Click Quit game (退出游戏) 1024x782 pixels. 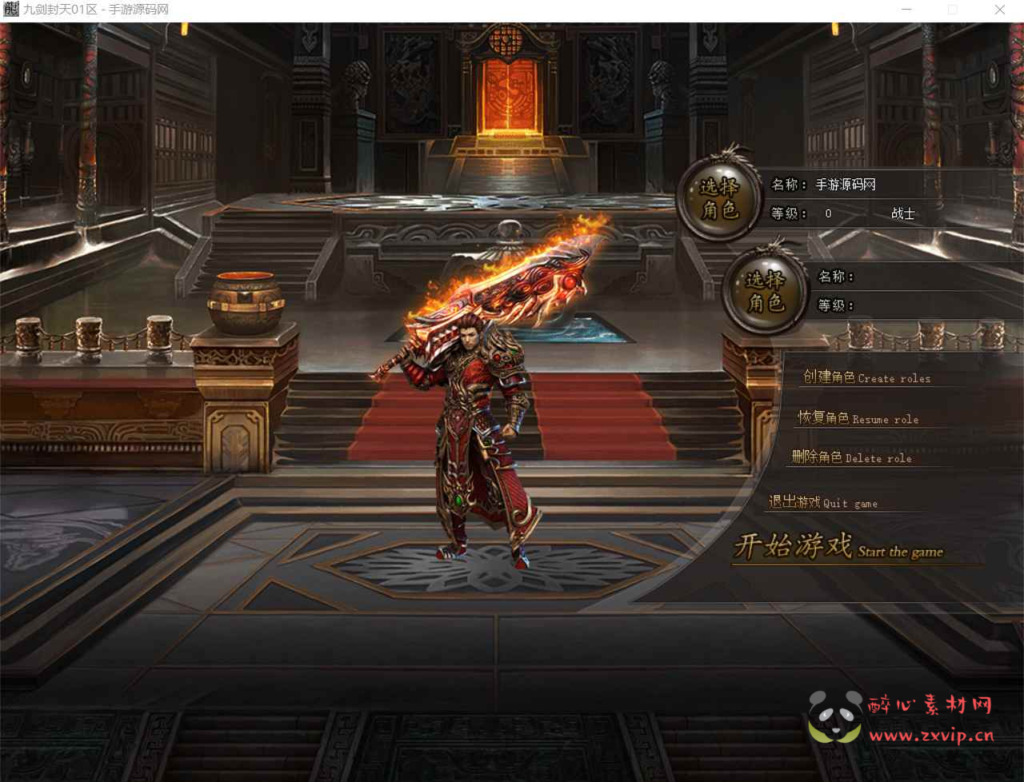823,503
